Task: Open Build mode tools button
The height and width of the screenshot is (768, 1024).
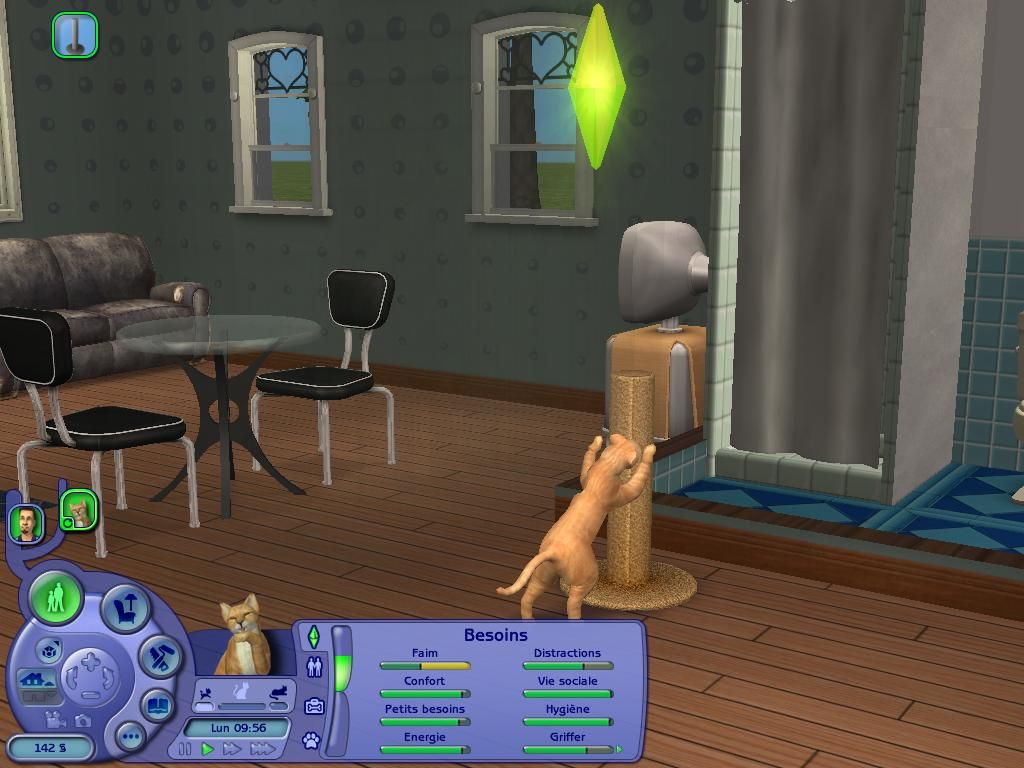Action: click(x=160, y=656)
